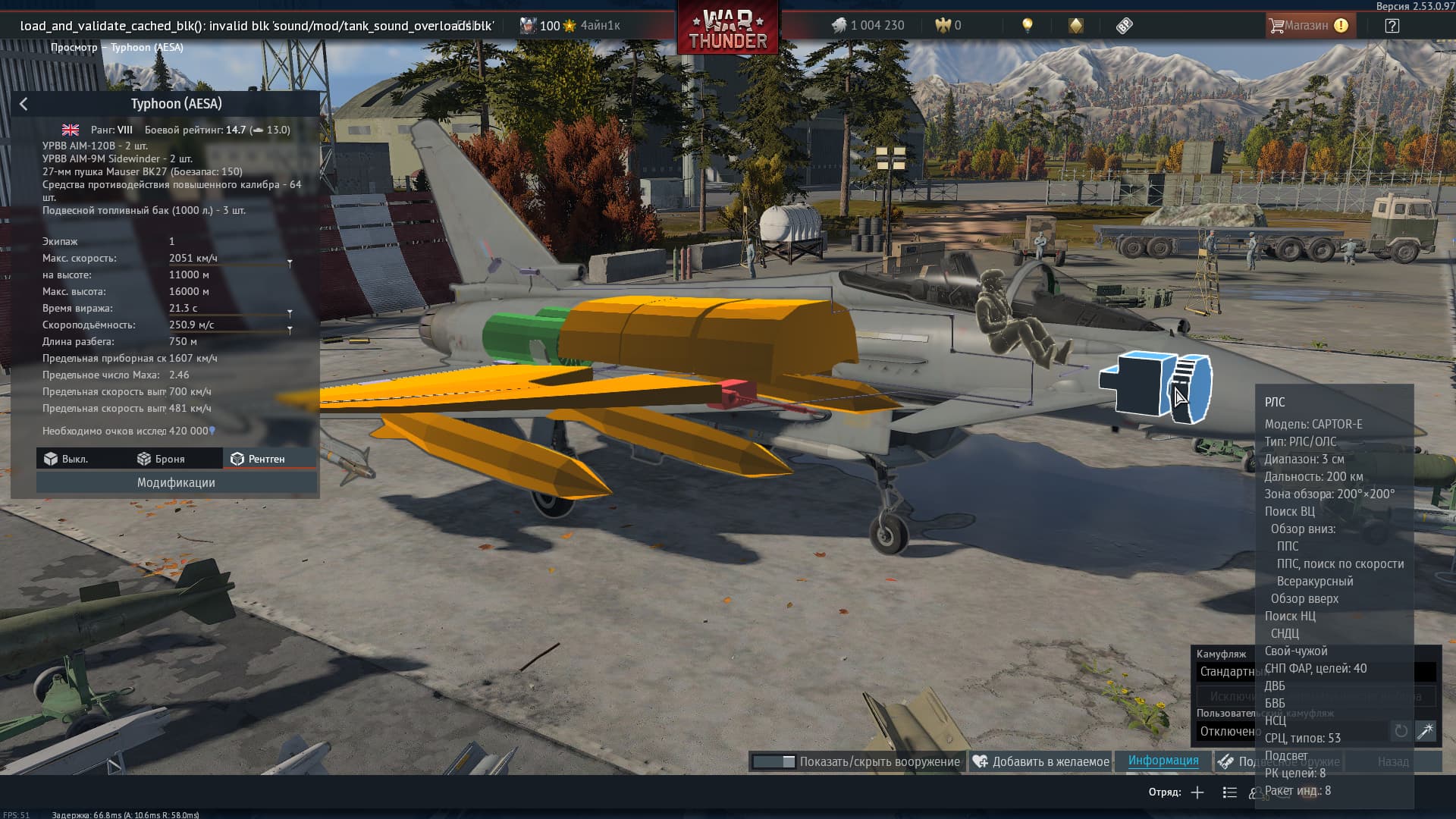
Task: Open the list icon beside the squad plus
Action: pyautogui.click(x=1229, y=792)
